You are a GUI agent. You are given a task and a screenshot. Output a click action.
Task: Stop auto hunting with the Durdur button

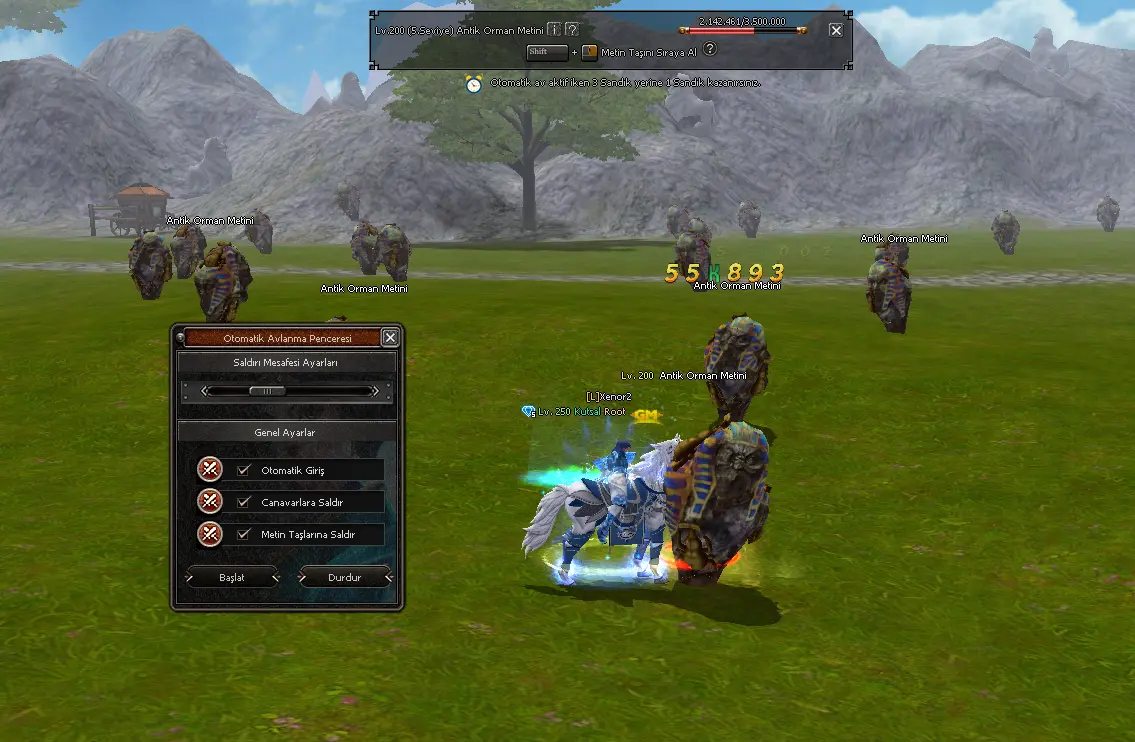pyautogui.click(x=345, y=577)
